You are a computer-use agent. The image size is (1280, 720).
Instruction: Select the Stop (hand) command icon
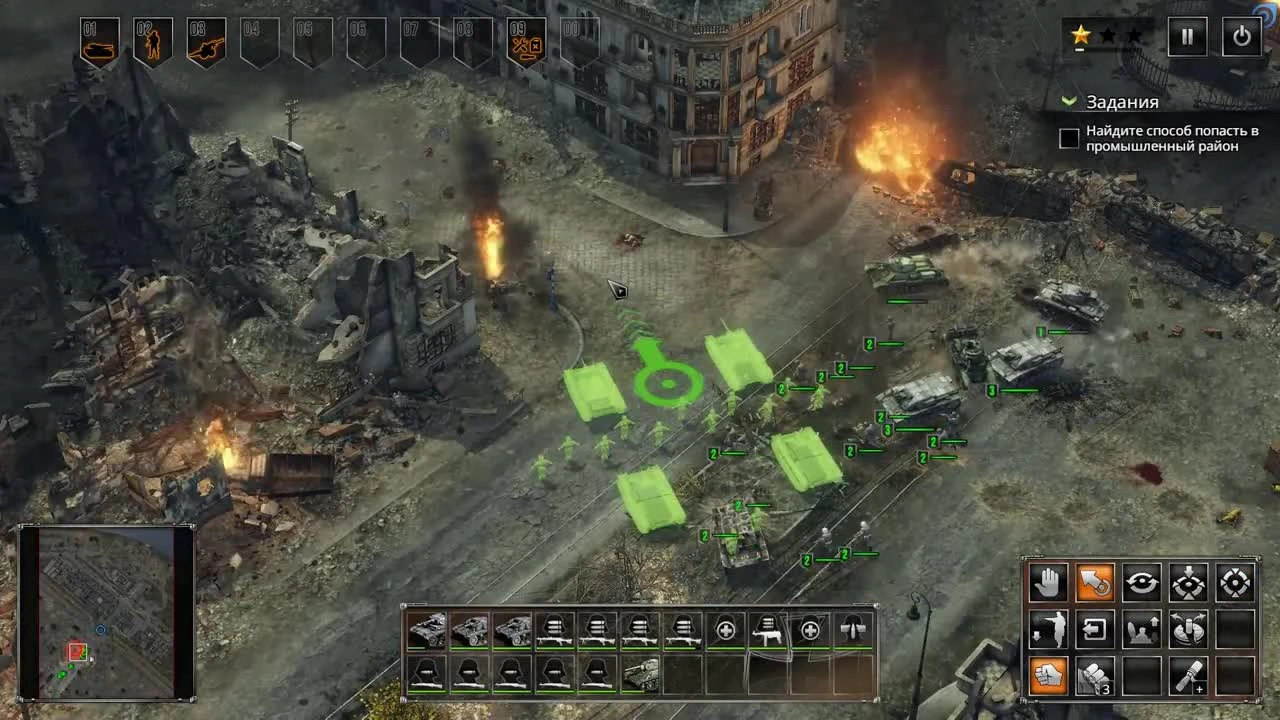coord(1048,581)
